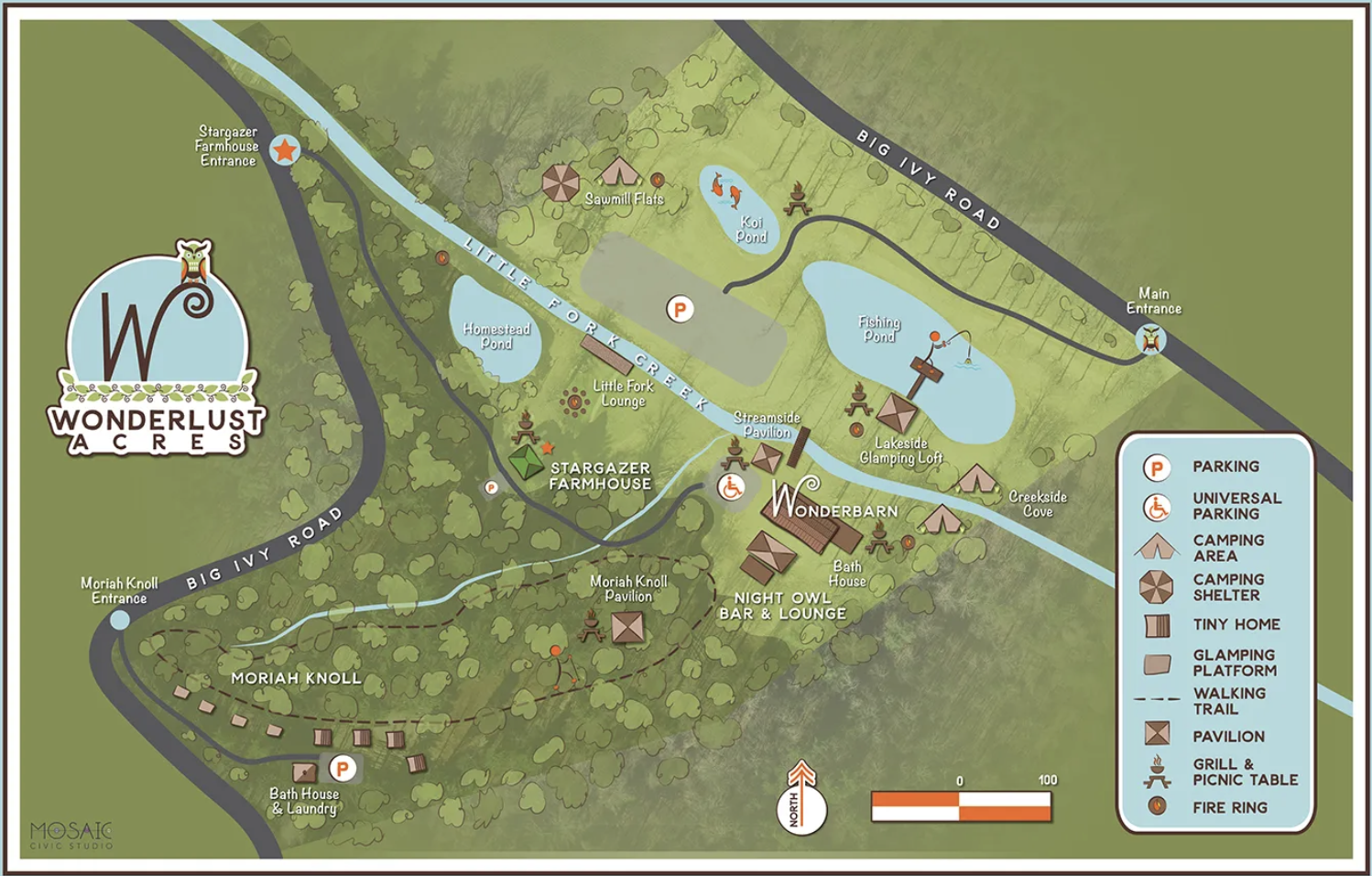Click the parking marker beside Bath House & Laundry
Viewport: 1372px width, 876px height.
pos(343,768)
